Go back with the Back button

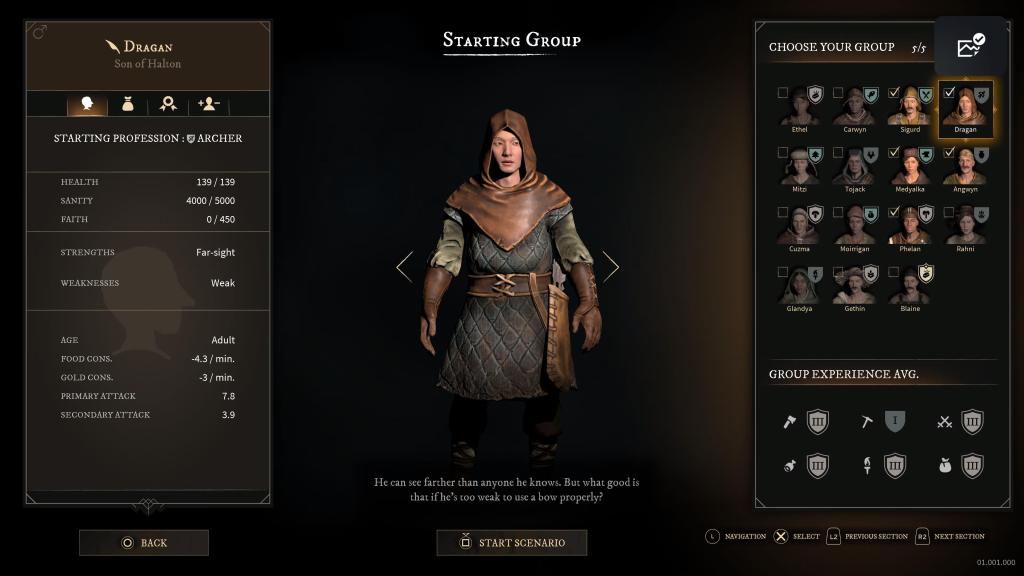[x=144, y=543]
